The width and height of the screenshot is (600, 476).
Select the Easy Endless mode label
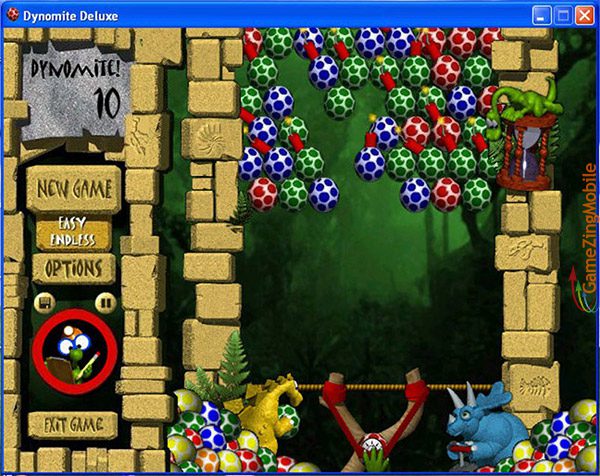coord(75,233)
